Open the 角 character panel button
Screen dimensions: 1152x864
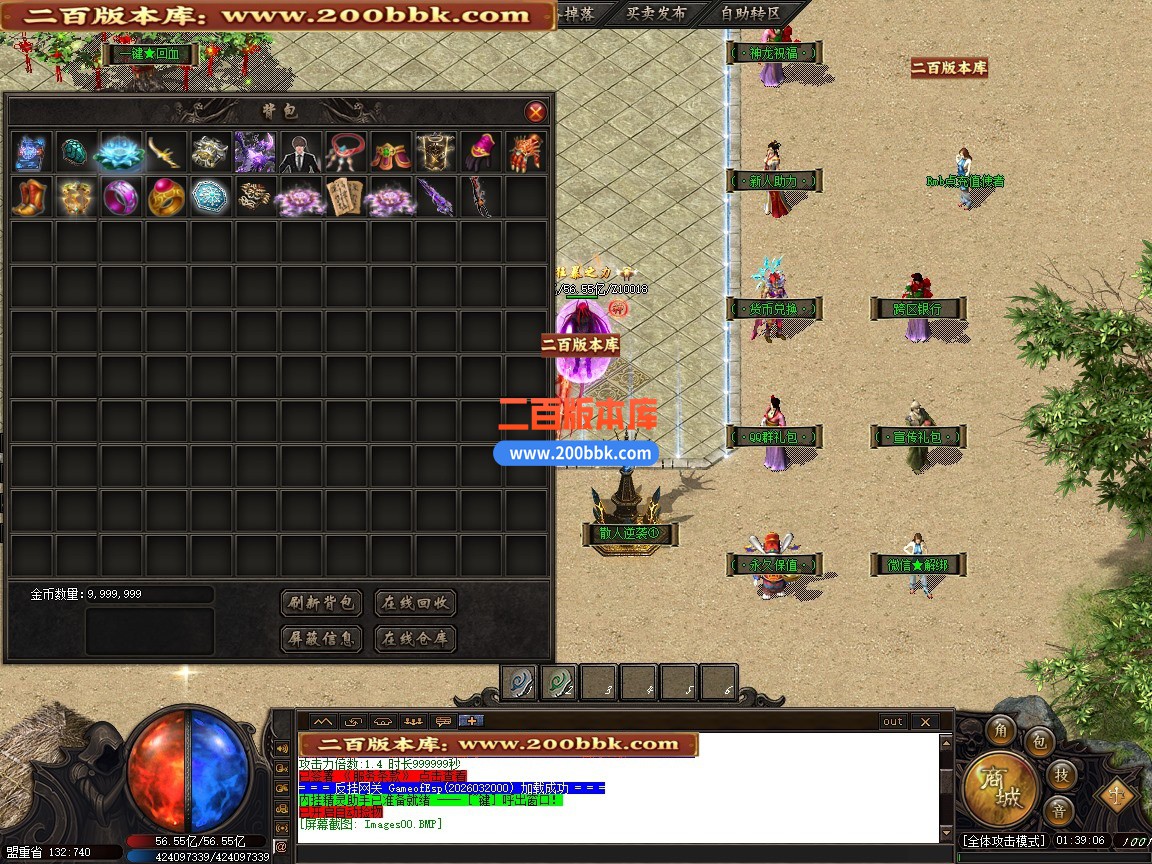tap(1000, 731)
